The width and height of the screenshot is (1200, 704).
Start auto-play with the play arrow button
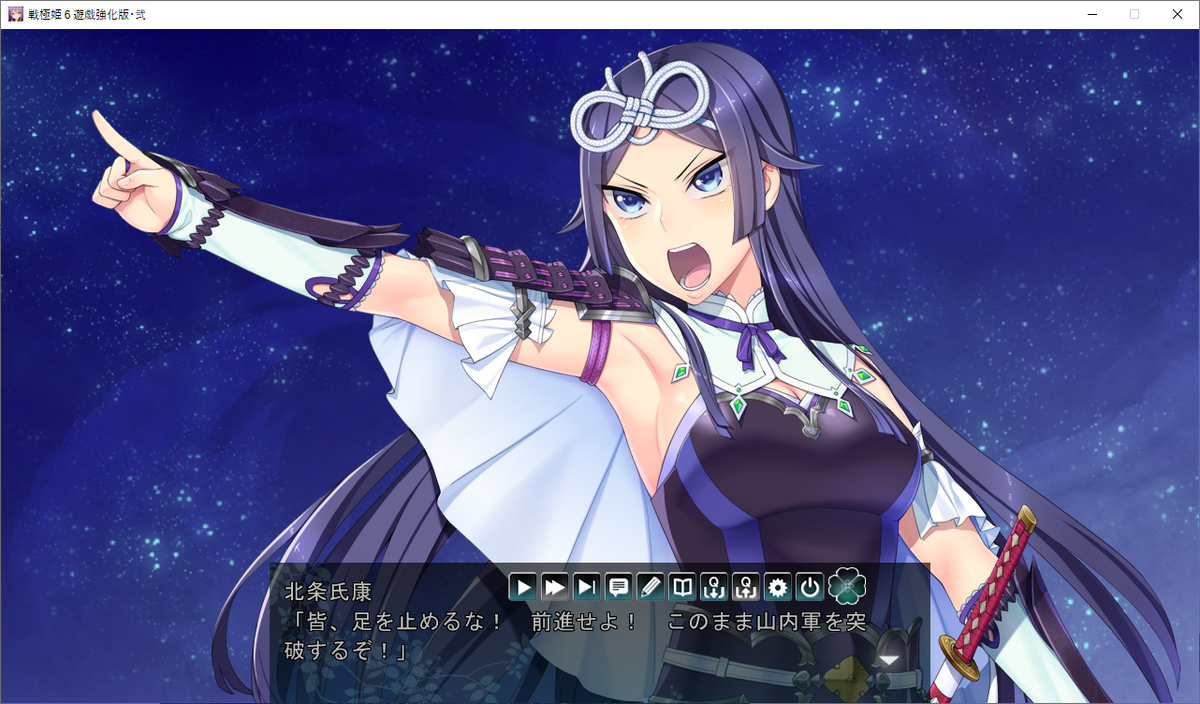523,587
